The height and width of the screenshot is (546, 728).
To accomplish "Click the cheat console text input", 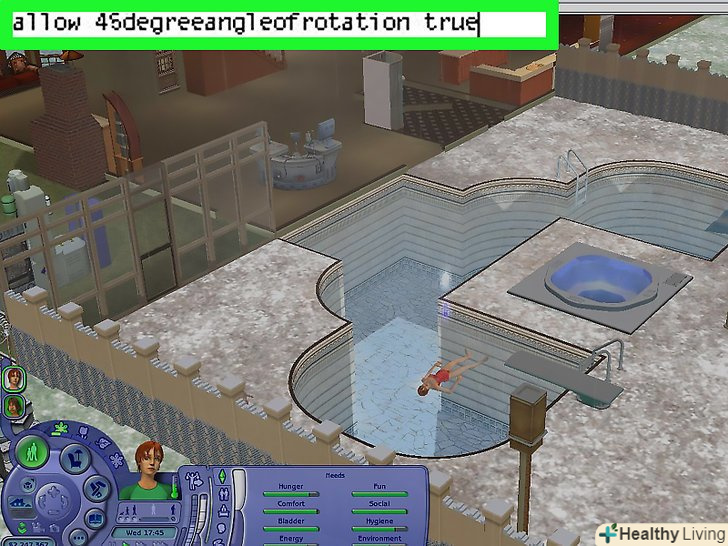I will [x=278, y=22].
